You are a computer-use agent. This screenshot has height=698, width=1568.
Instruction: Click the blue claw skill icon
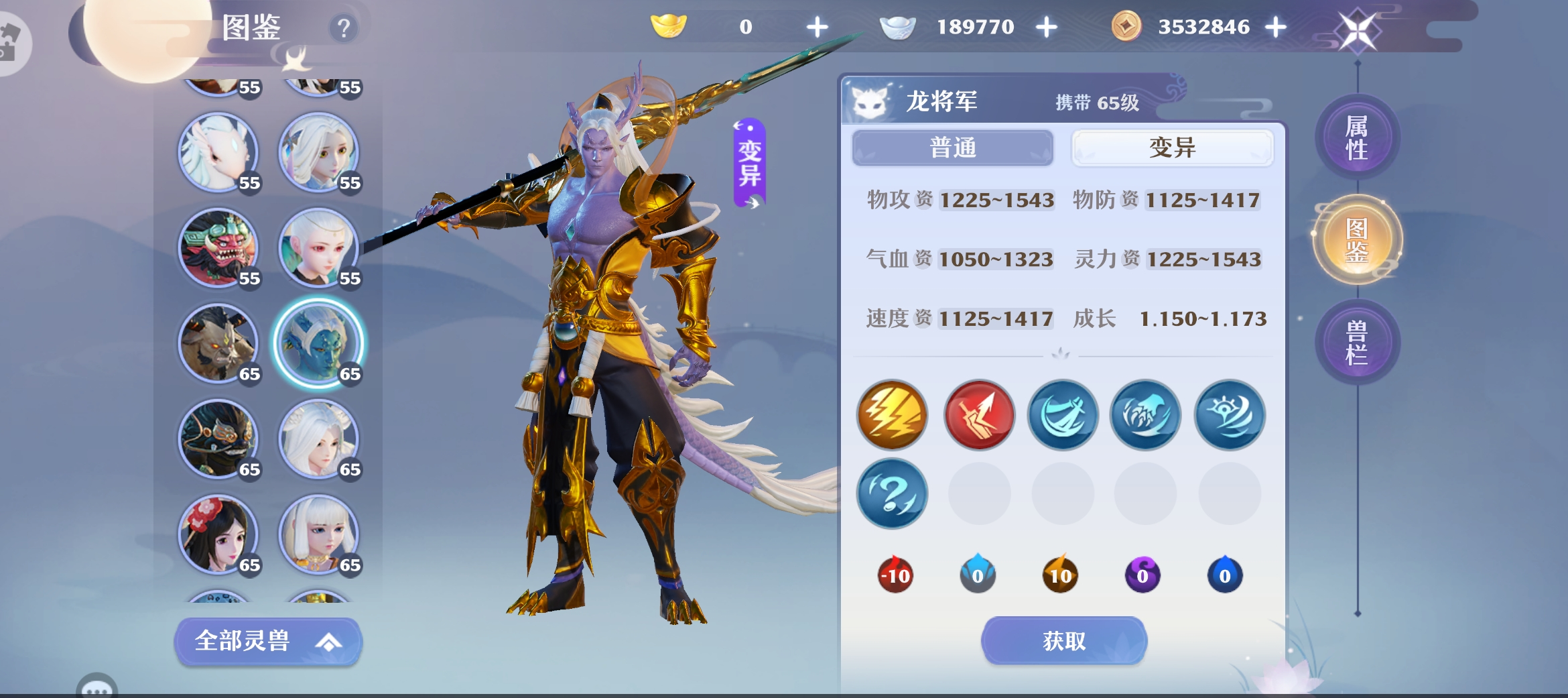(1145, 415)
